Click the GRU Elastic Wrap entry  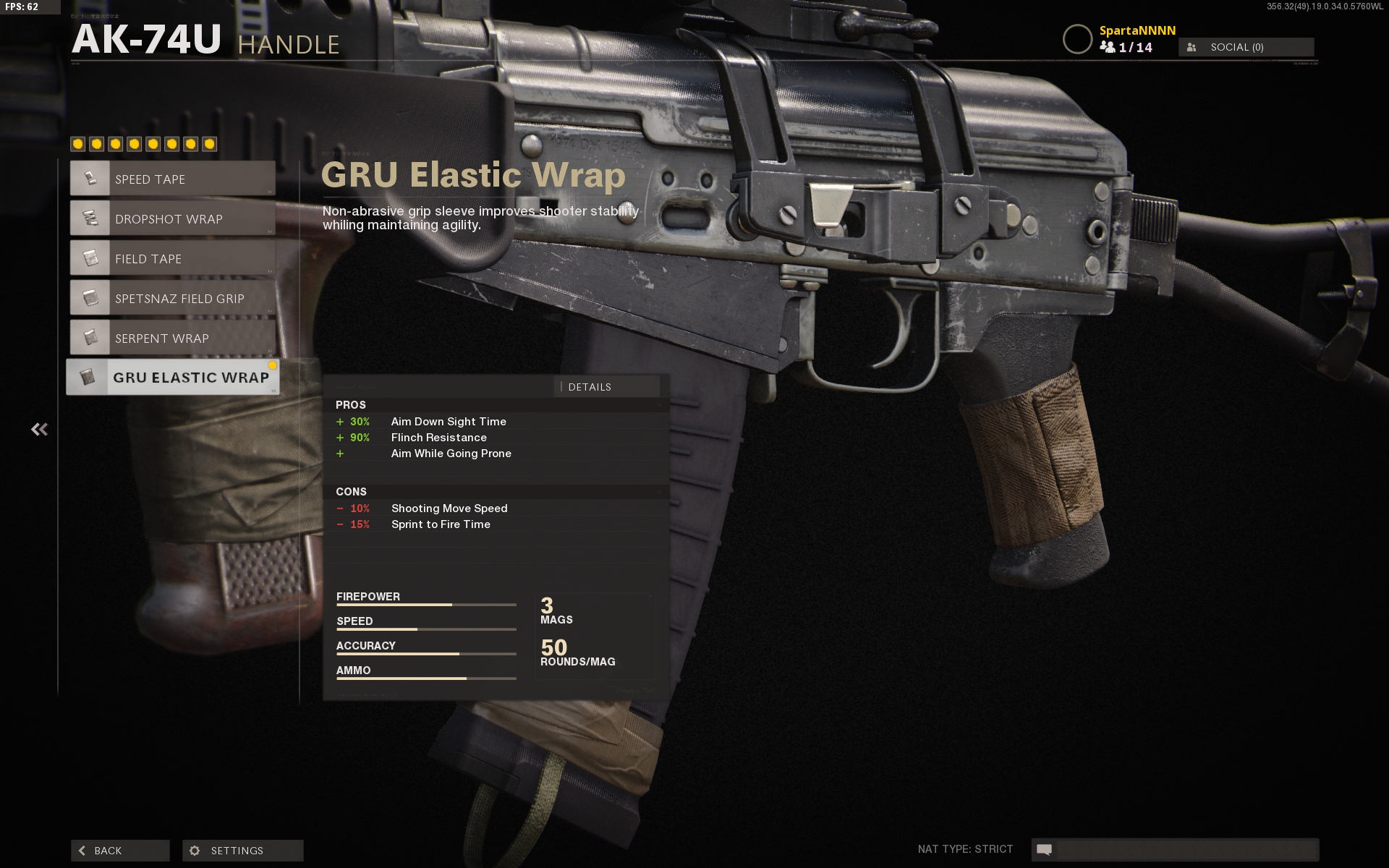point(173,378)
